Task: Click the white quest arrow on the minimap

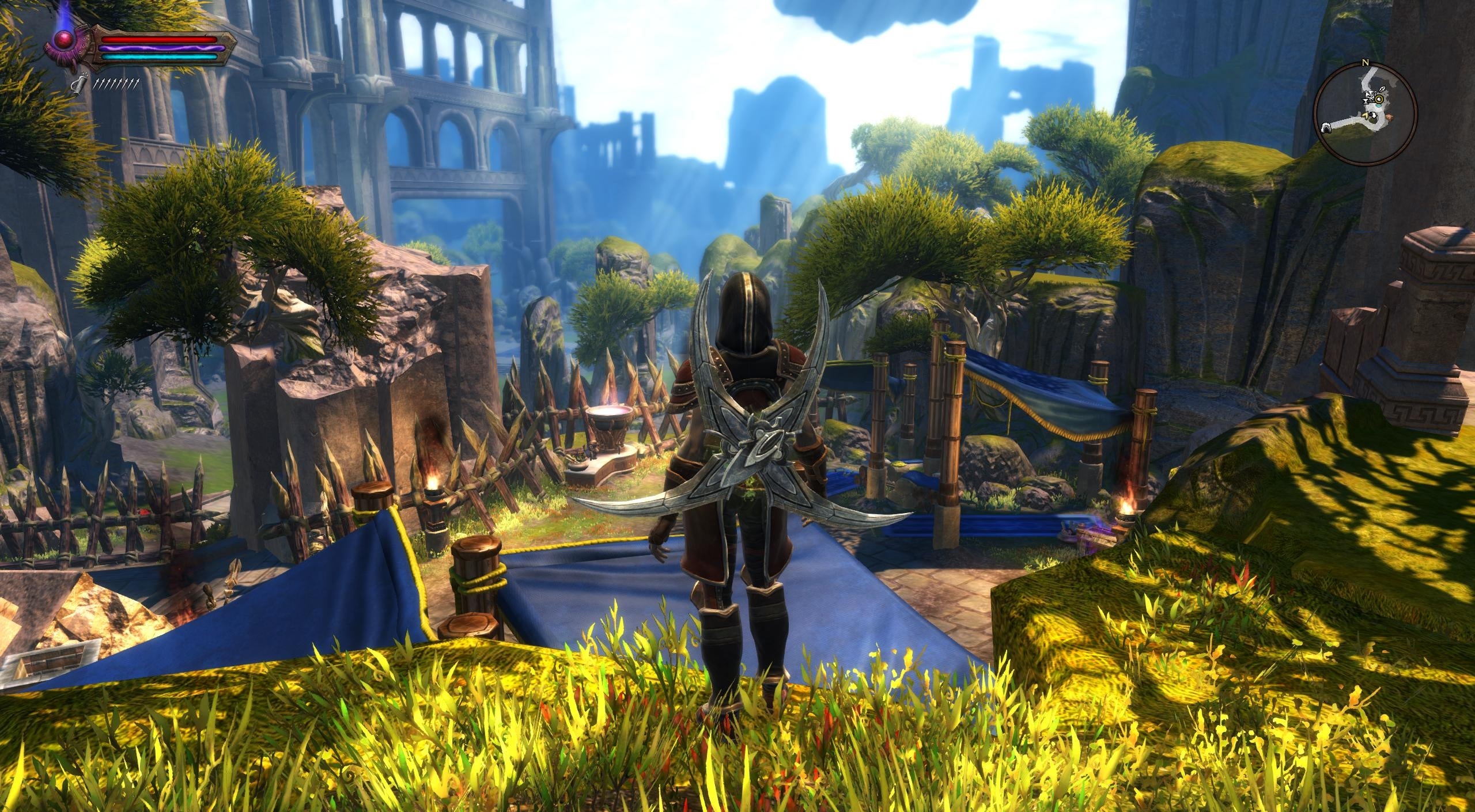Action: (x=1374, y=115)
